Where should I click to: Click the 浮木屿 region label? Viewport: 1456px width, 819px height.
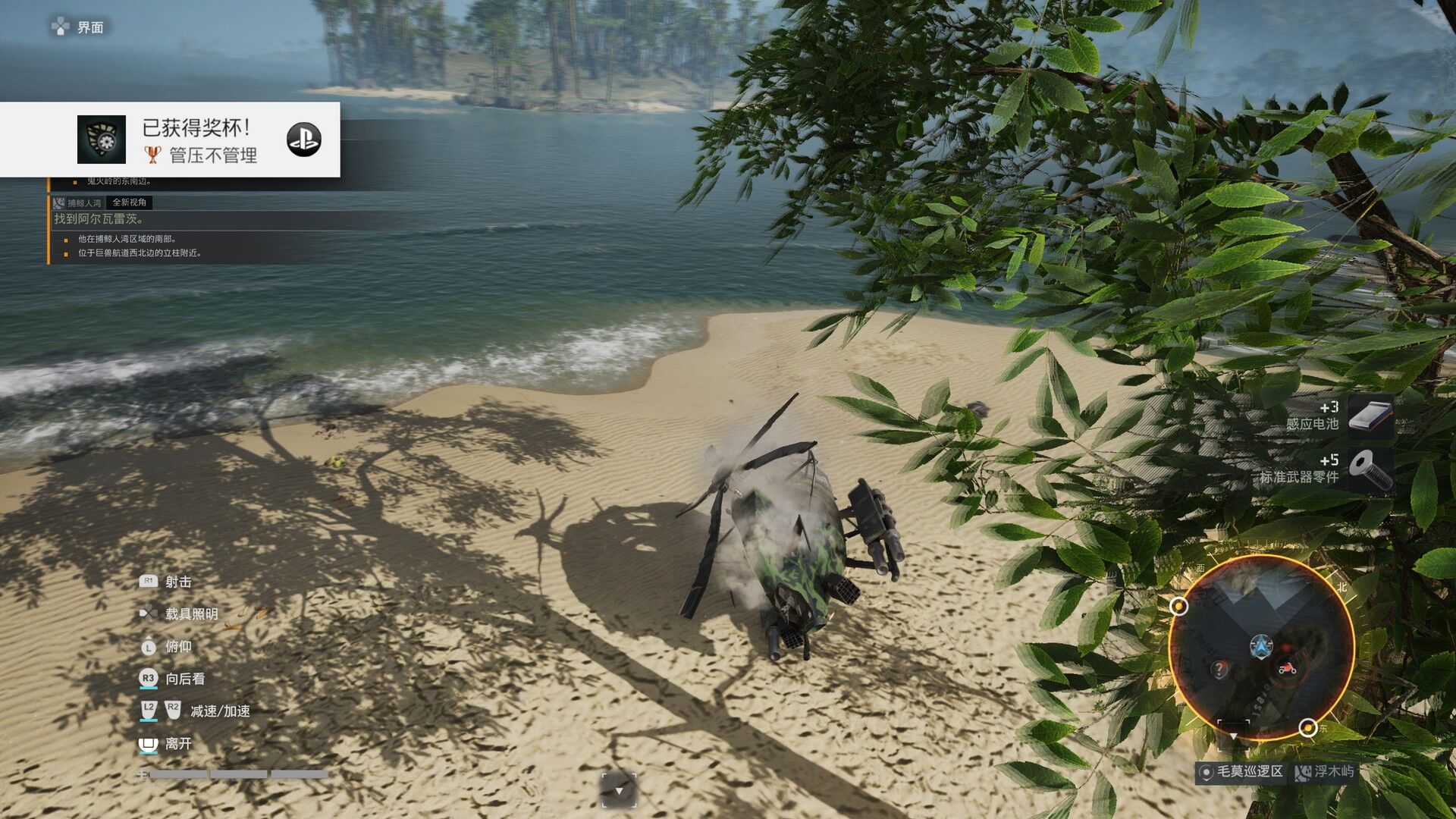(x=1326, y=772)
